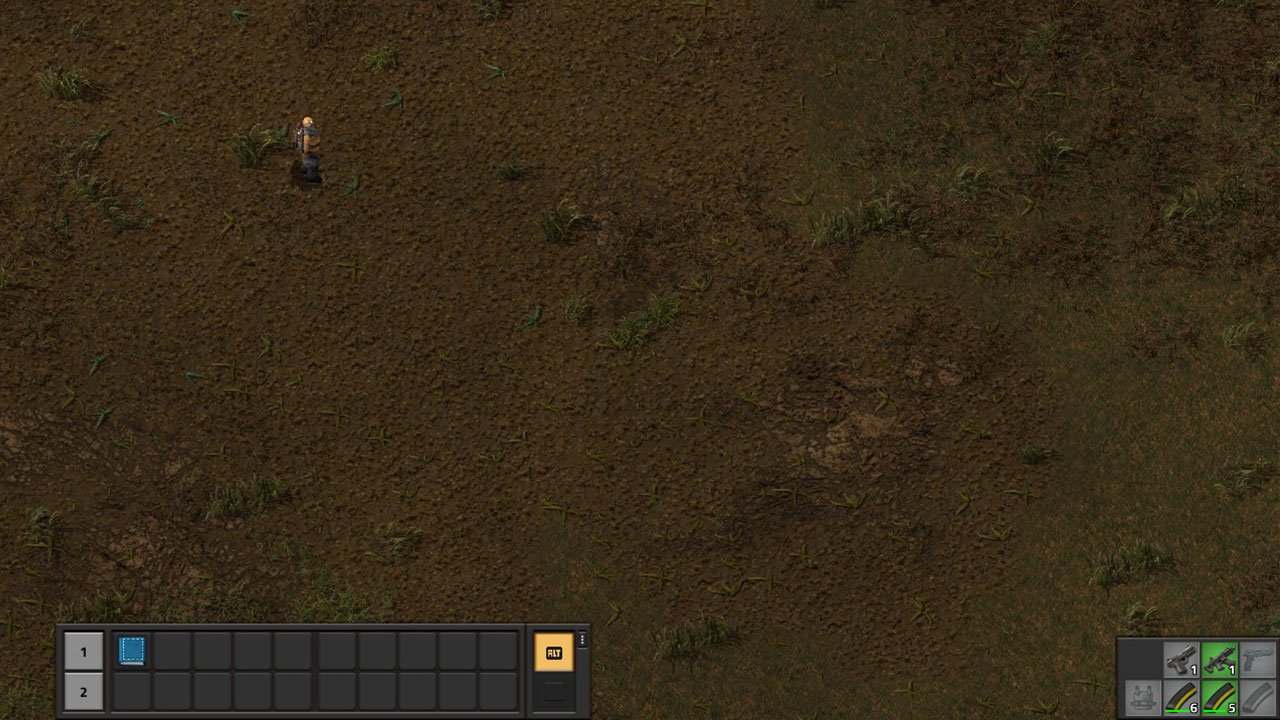Select the blueprint in the quickbar
The width and height of the screenshot is (1280, 720).
click(x=132, y=651)
